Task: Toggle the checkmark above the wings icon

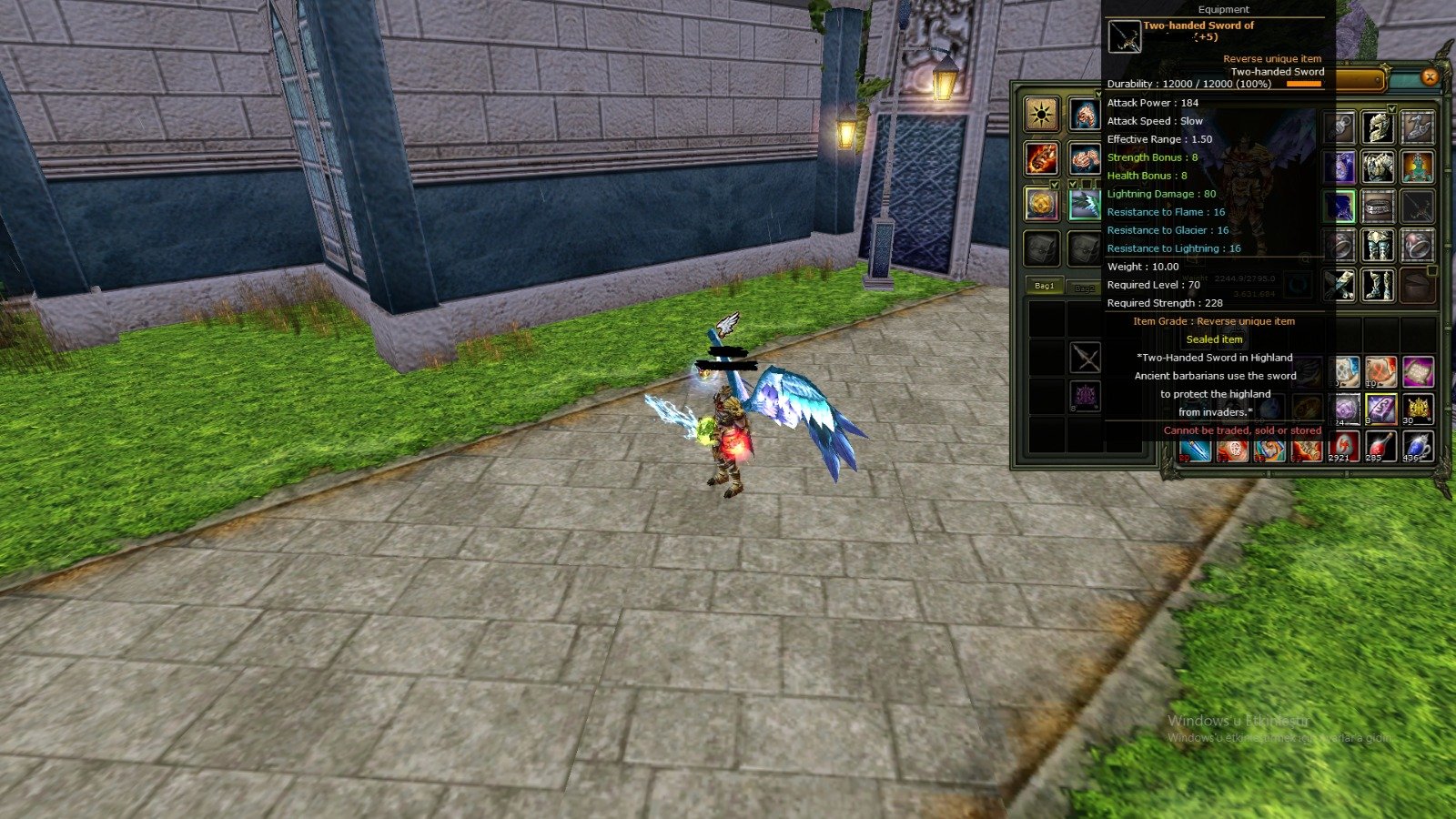Action: (x=1074, y=184)
